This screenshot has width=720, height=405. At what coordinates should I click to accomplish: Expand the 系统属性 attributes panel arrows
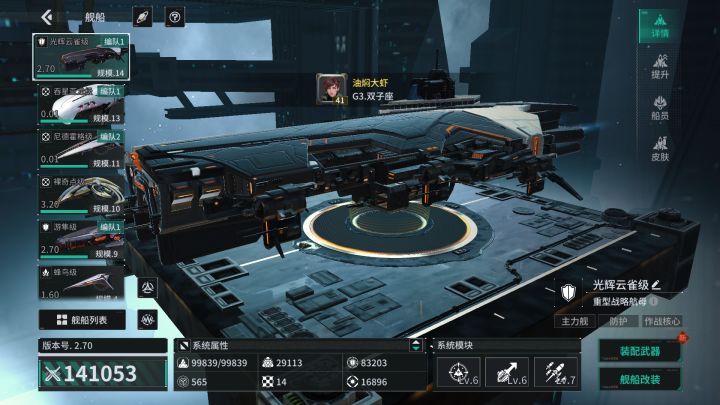pos(416,345)
